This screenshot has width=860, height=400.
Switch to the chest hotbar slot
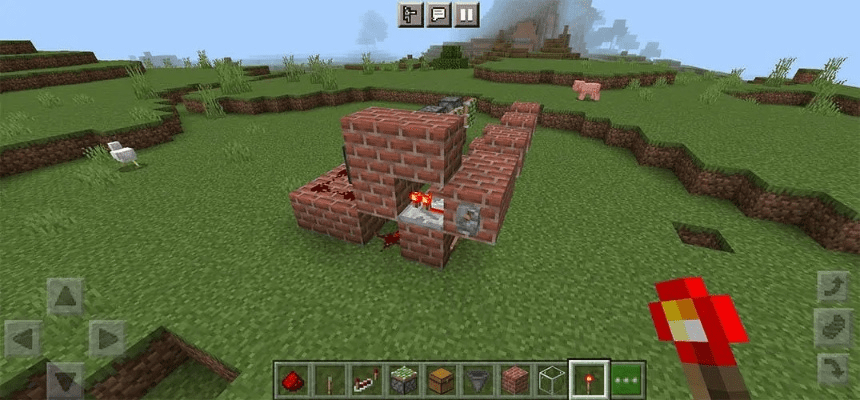pyautogui.click(x=438, y=380)
